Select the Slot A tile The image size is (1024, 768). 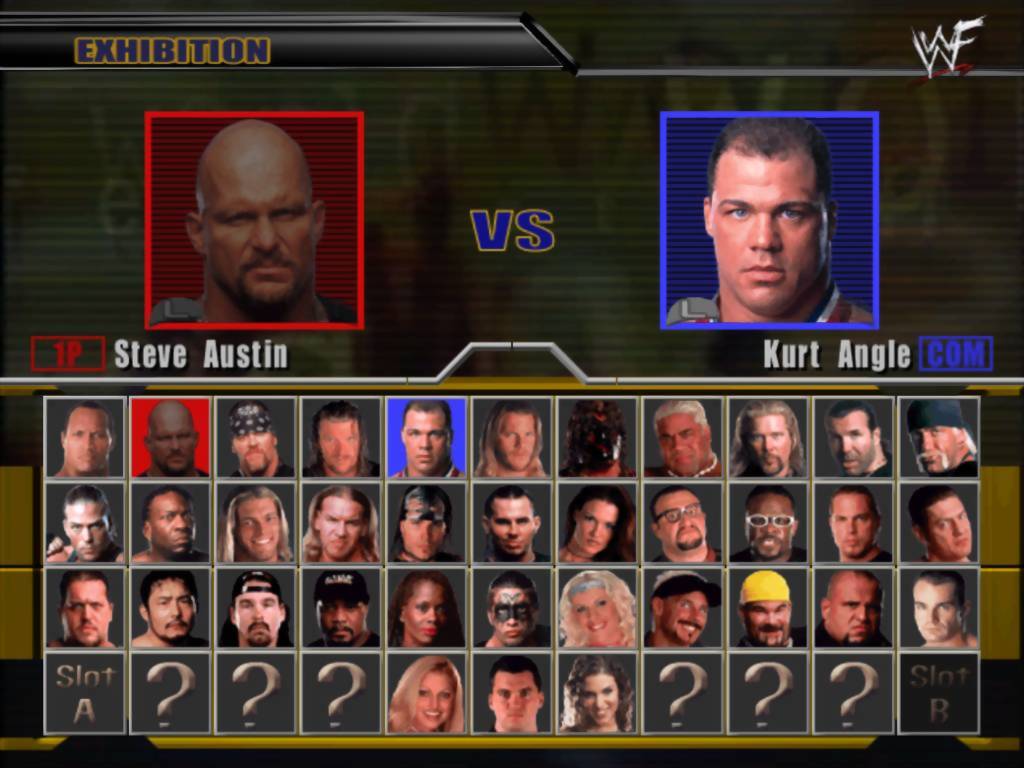pos(85,693)
